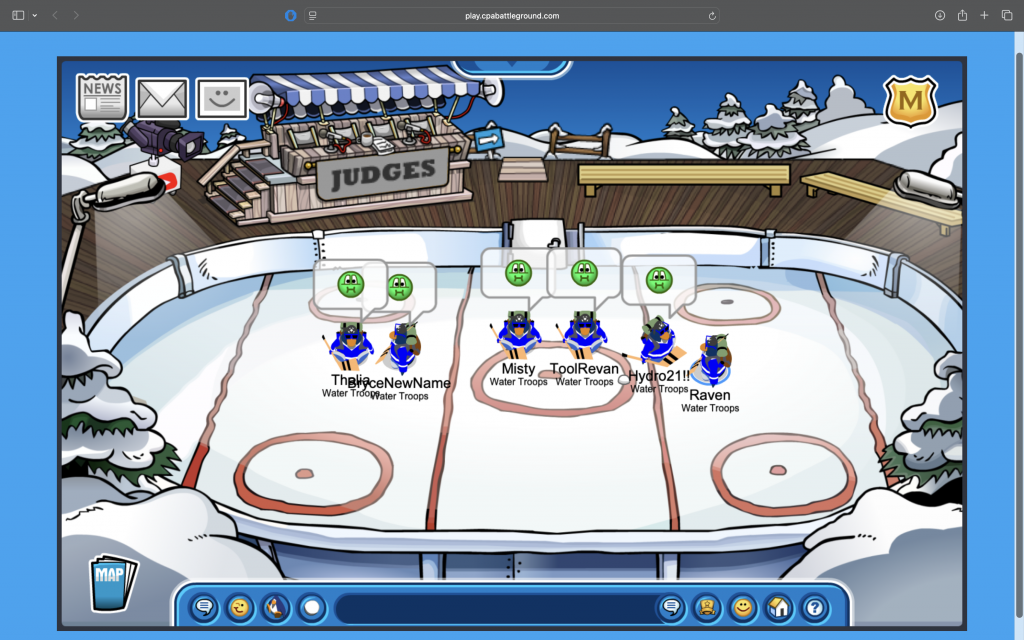The image size is (1024, 640).
Task: Click the smiley face icon beside the mail
Action: click(221, 98)
